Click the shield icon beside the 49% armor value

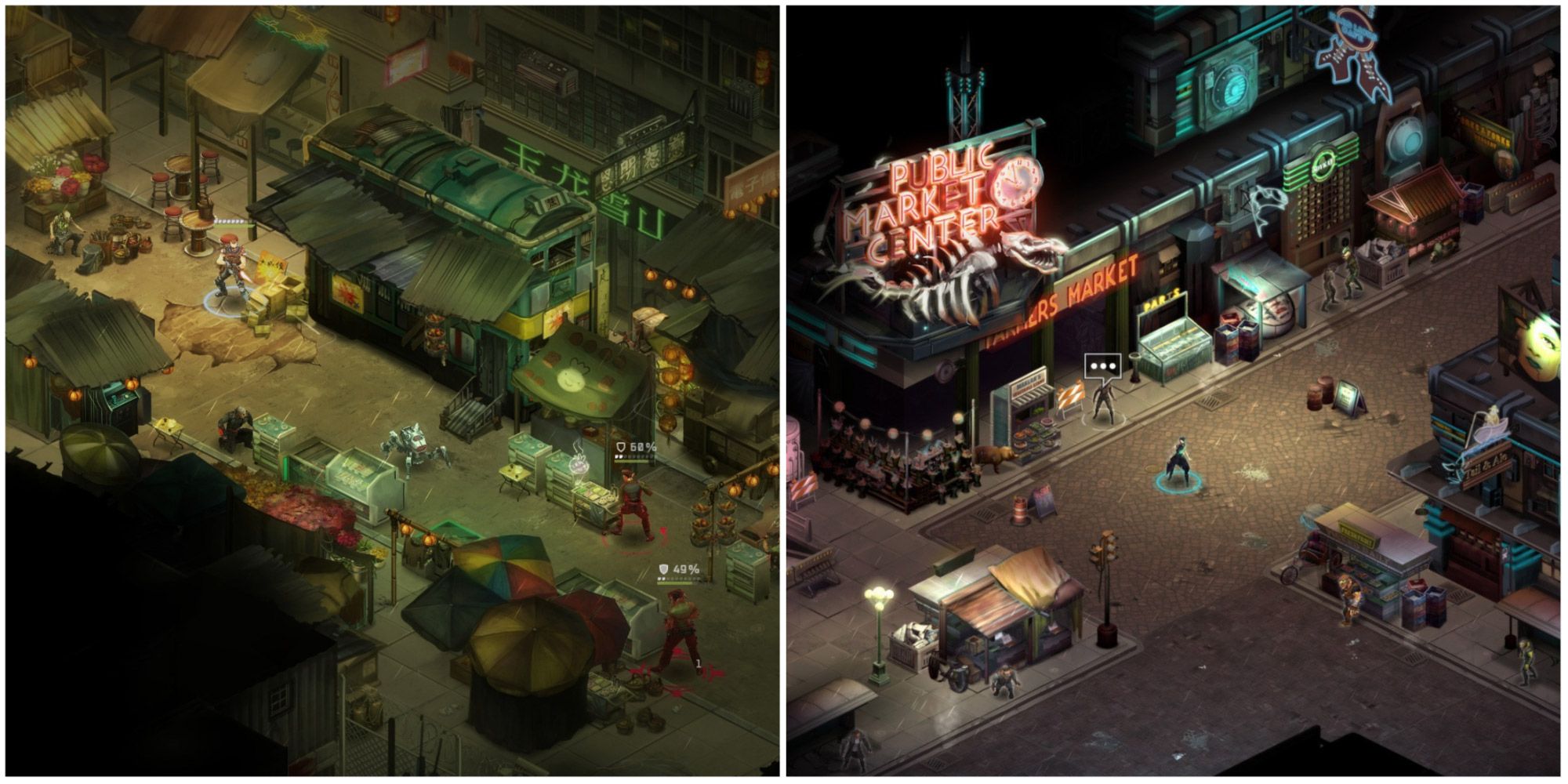pyautogui.click(x=663, y=568)
